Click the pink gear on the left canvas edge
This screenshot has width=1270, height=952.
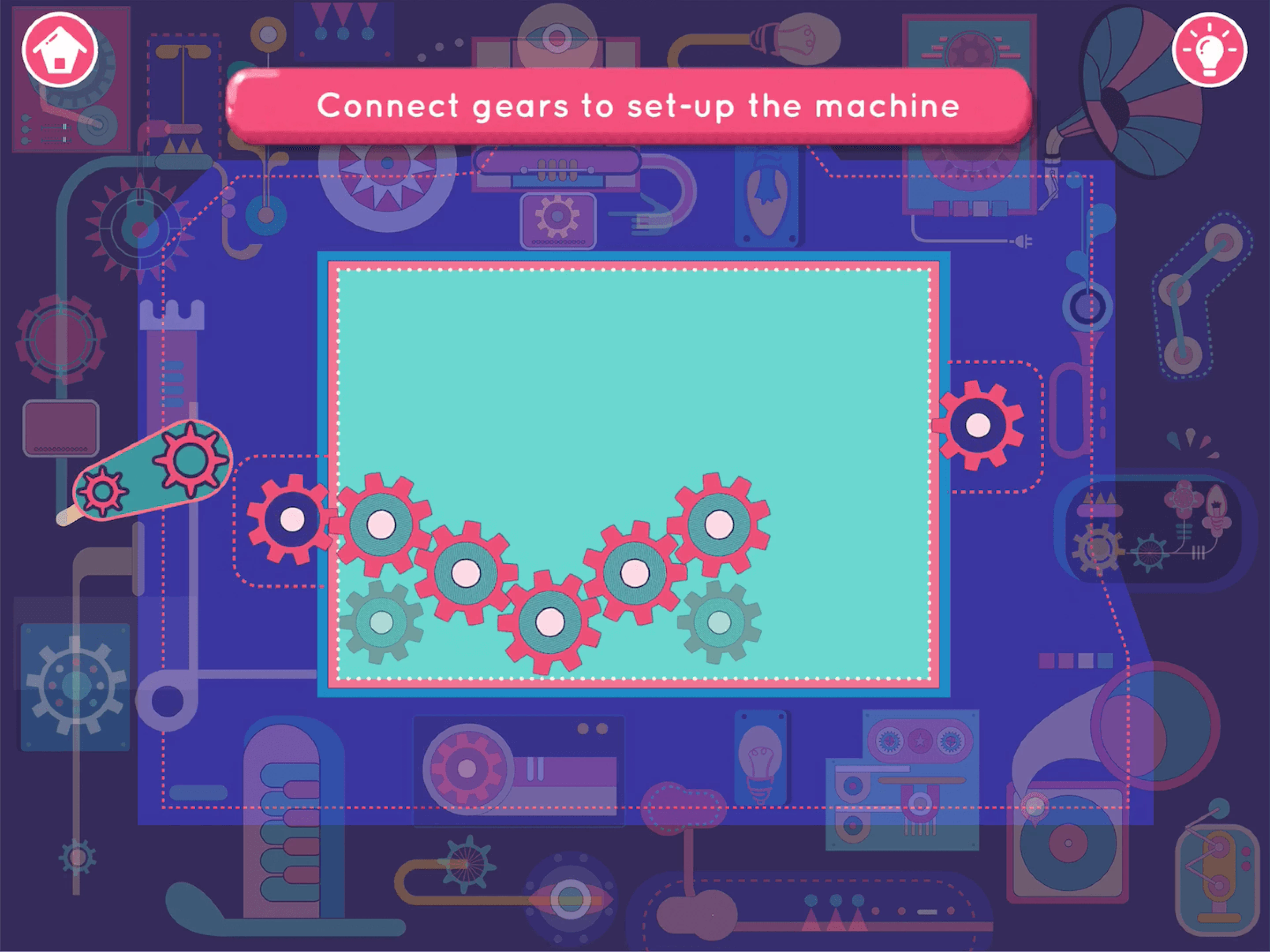pyautogui.click(x=293, y=519)
